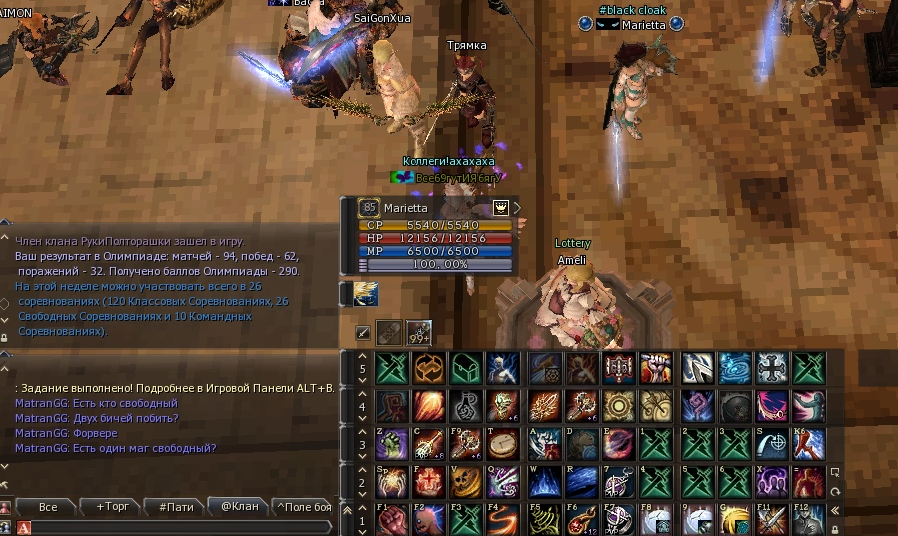Activate the F11 crossed swords skill

(x=770, y=521)
